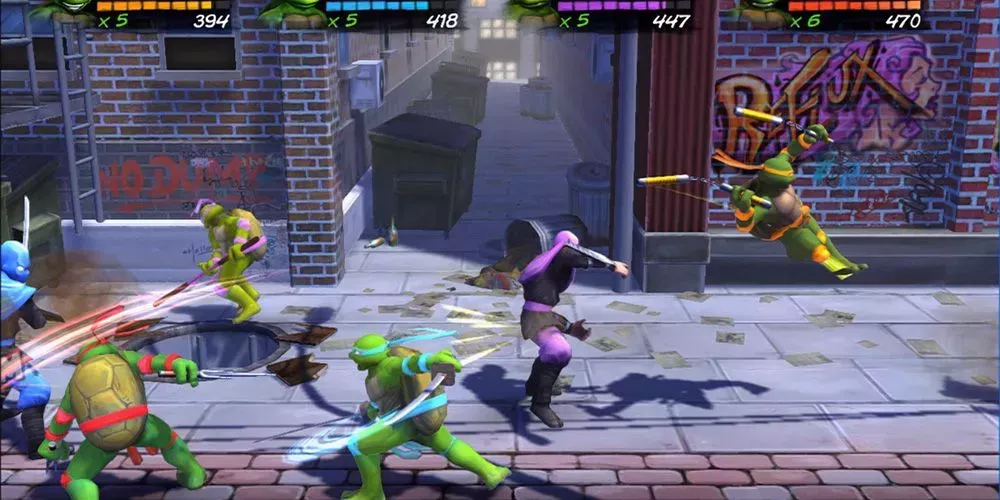Select the turtle portrait beside the purple health bar
Image resolution: width=1000 pixels, height=500 pixels.
(533, 10)
